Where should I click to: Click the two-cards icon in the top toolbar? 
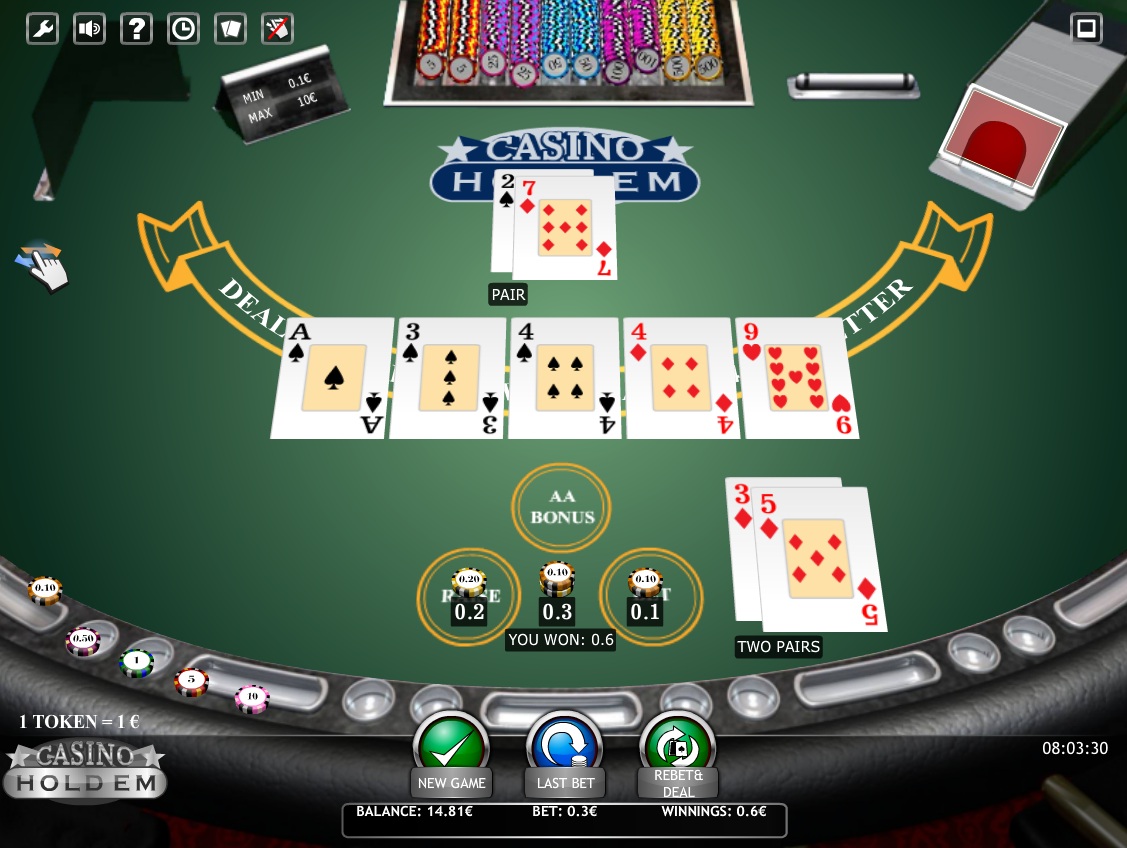coord(230,28)
